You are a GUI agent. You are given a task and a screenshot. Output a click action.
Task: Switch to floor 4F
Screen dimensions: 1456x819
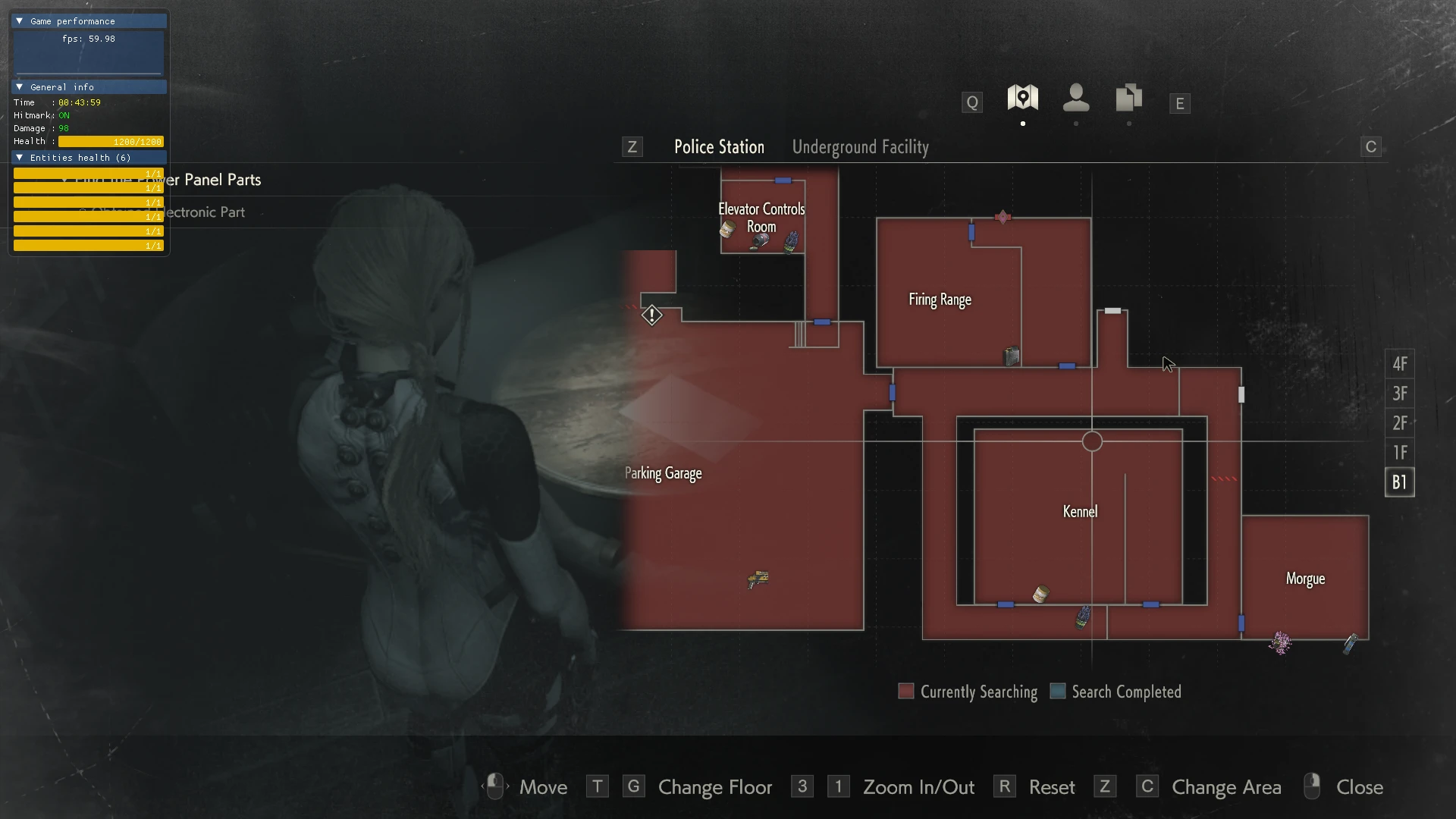(x=1399, y=364)
